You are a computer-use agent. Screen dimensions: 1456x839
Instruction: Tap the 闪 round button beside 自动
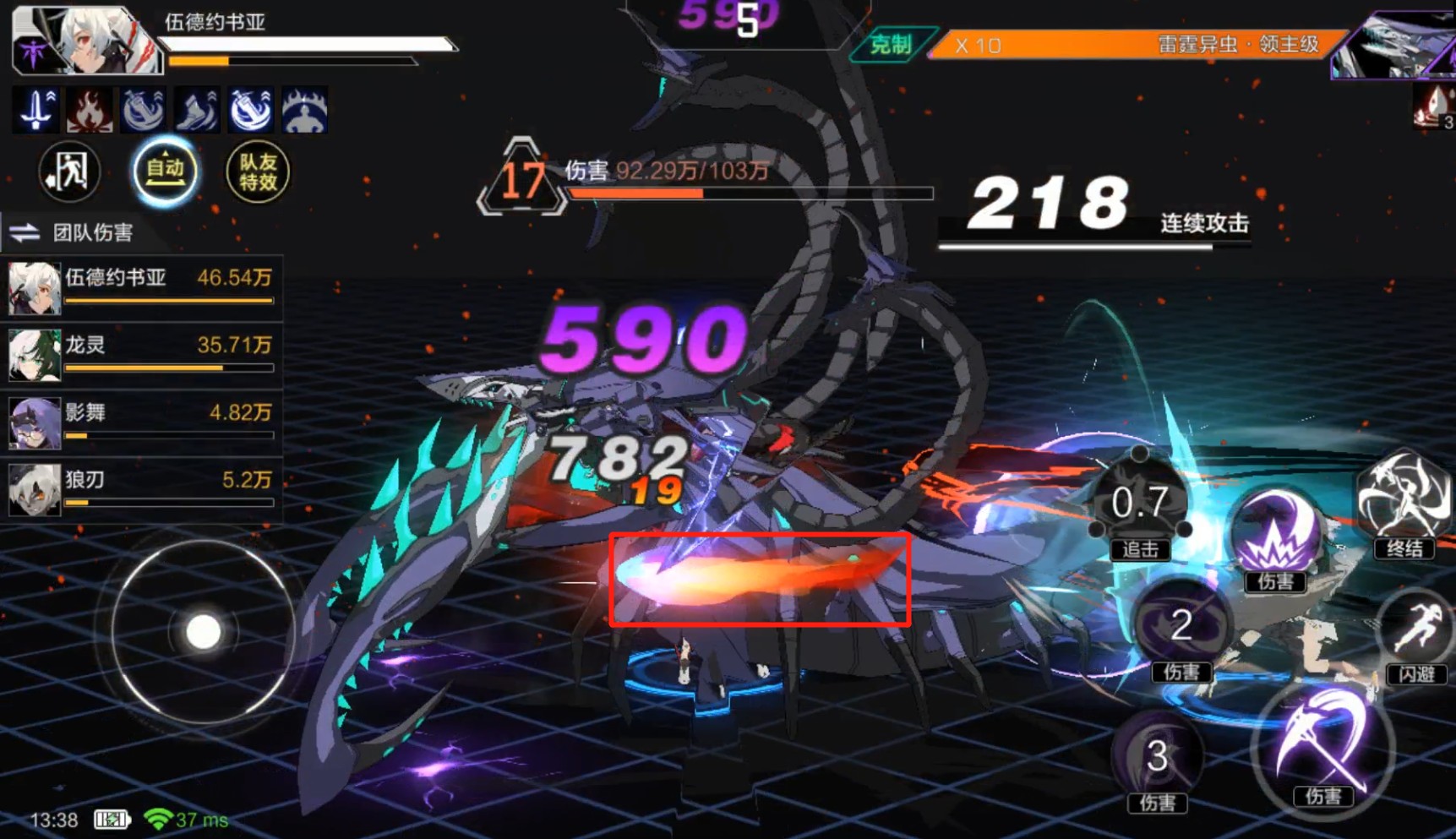(x=69, y=172)
